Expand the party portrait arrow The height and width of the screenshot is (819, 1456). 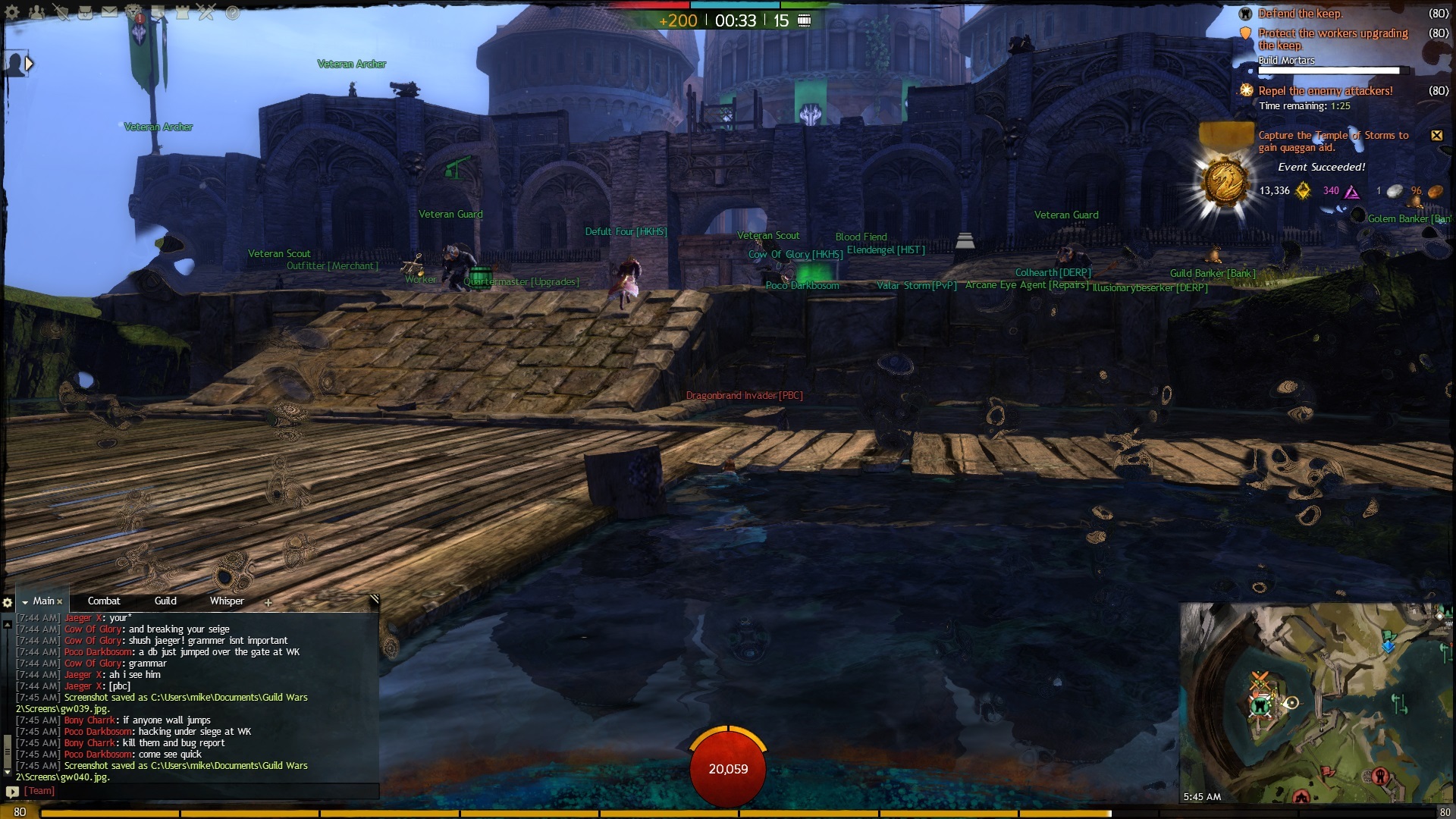29,64
